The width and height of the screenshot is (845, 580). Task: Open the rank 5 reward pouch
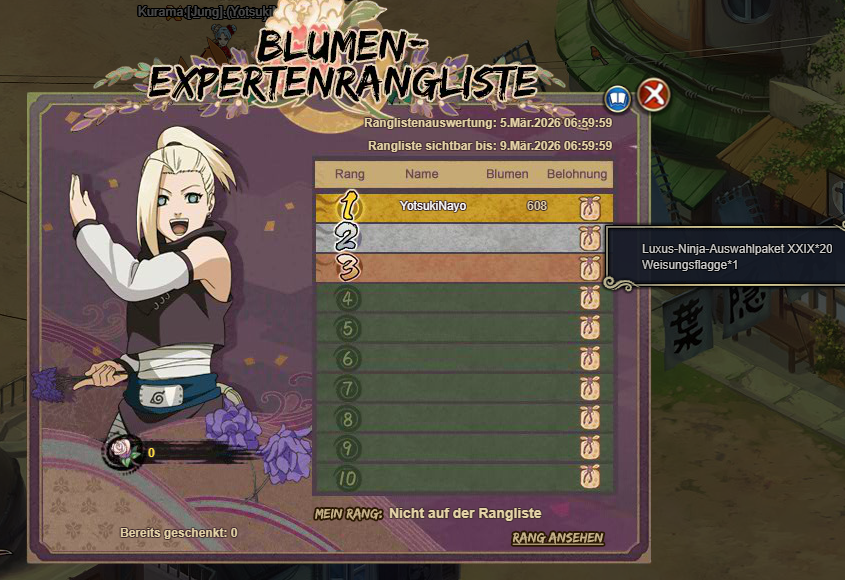pos(589,328)
